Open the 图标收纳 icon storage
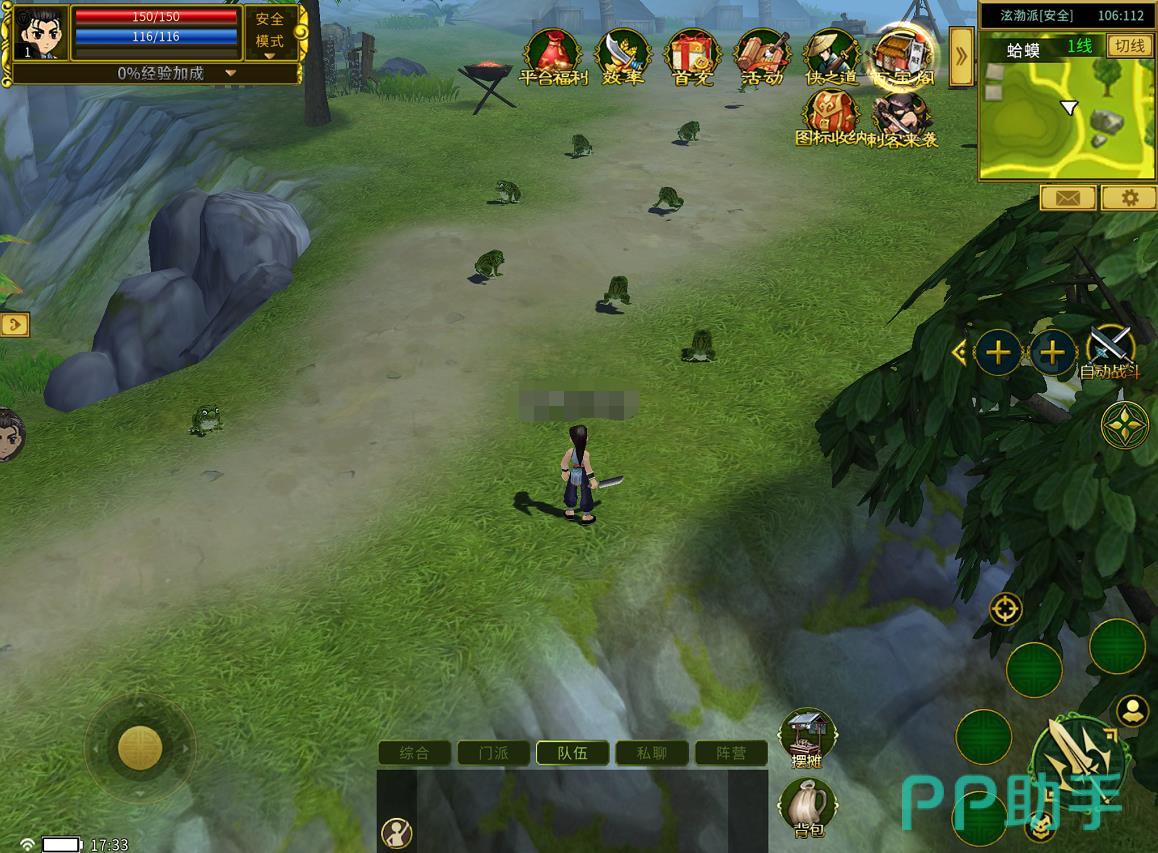This screenshot has height=853, width=1158. click(x=829, y=118)
